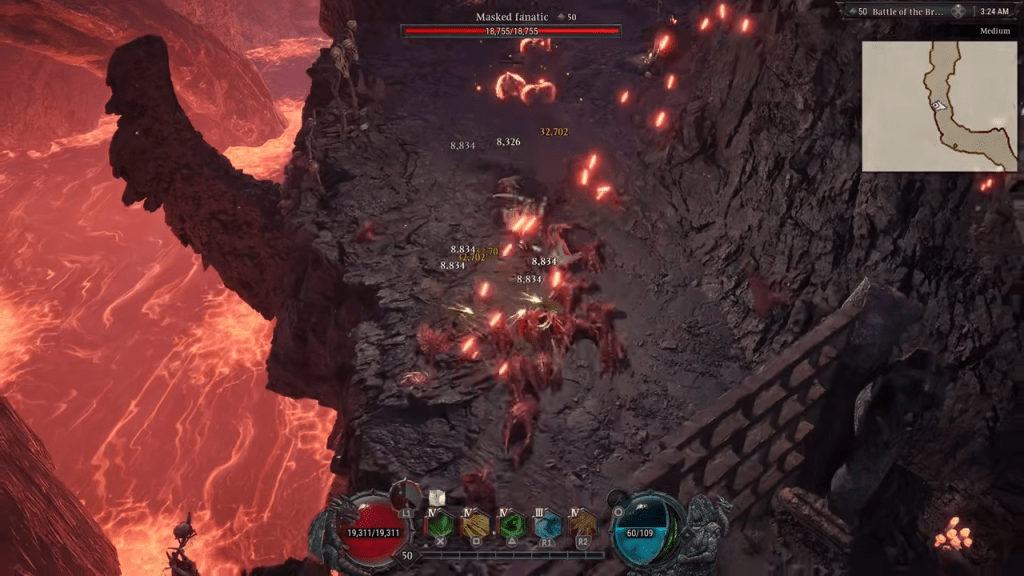This screenshot has height=576, width=1024.
Task: Trigger the bright green spiral skill
Action: [512, 523]
